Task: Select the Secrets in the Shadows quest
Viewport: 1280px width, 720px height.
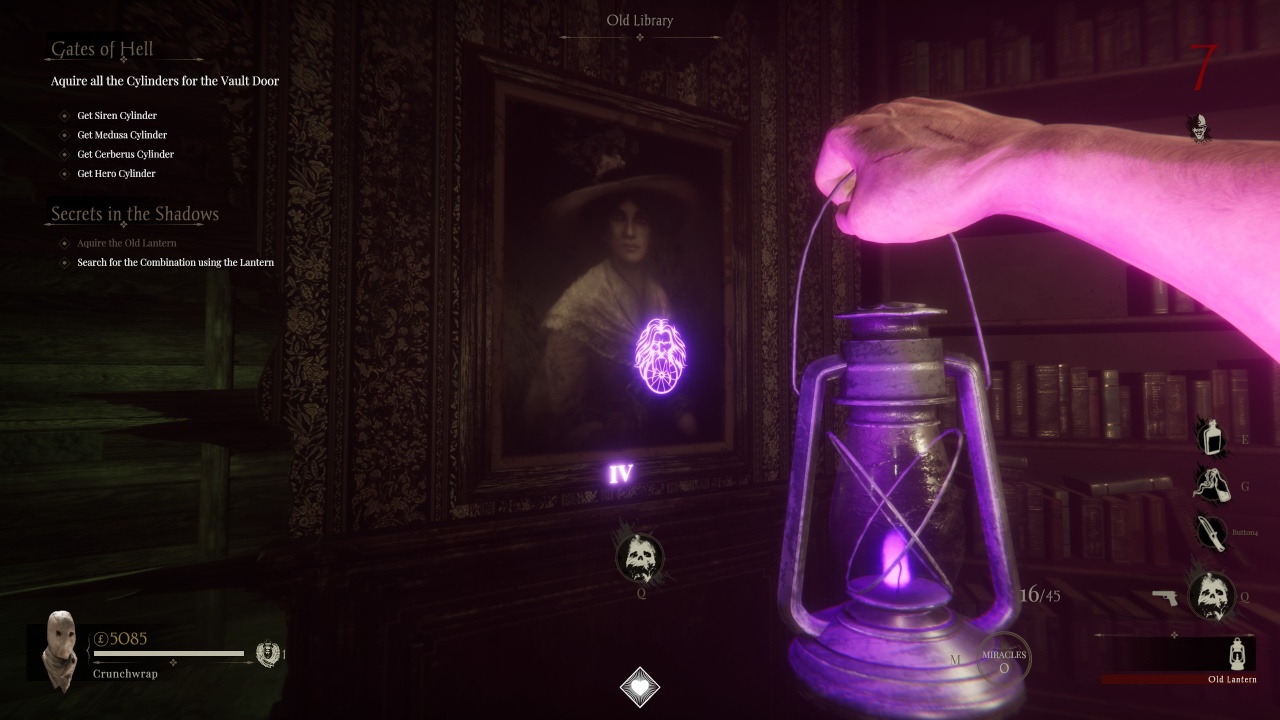Action: (135, 214)
